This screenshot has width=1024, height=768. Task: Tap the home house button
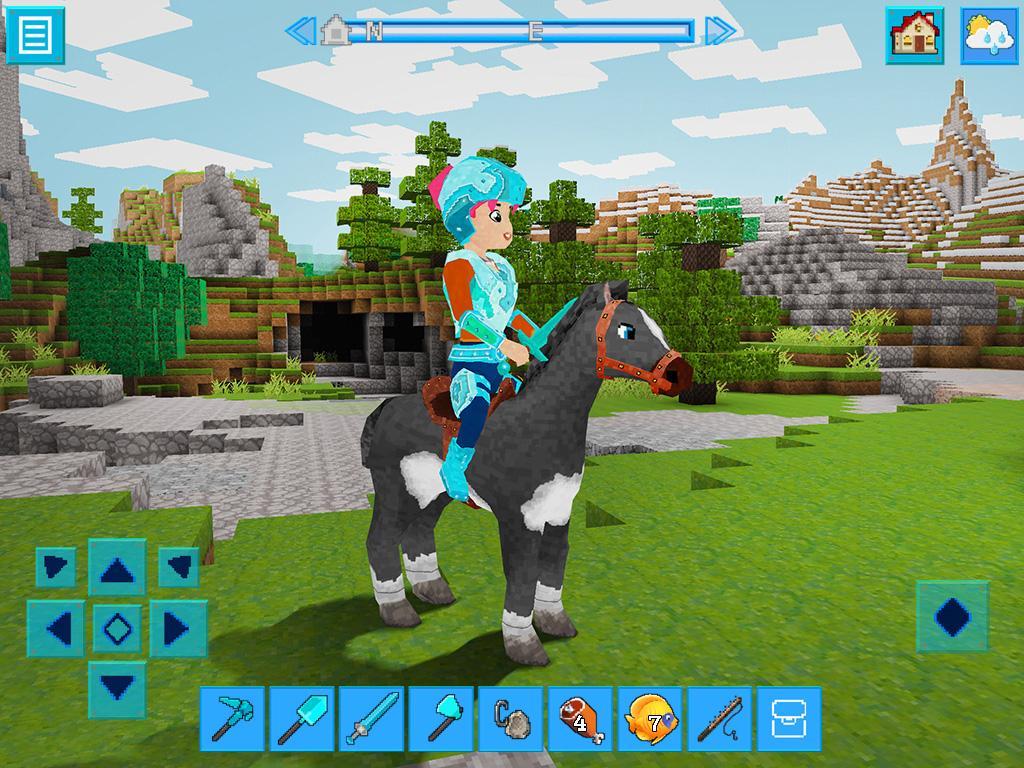tap(914, 35)
